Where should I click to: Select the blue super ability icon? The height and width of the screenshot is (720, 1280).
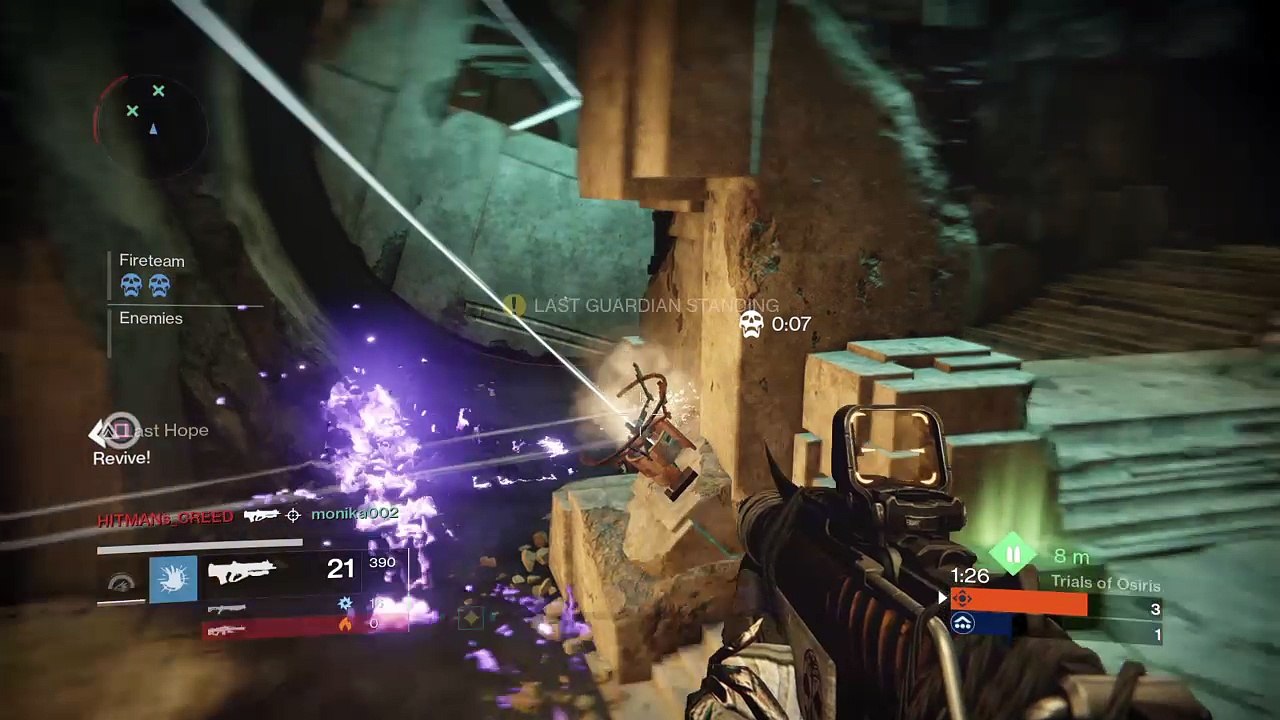click(x=173, y=579)
